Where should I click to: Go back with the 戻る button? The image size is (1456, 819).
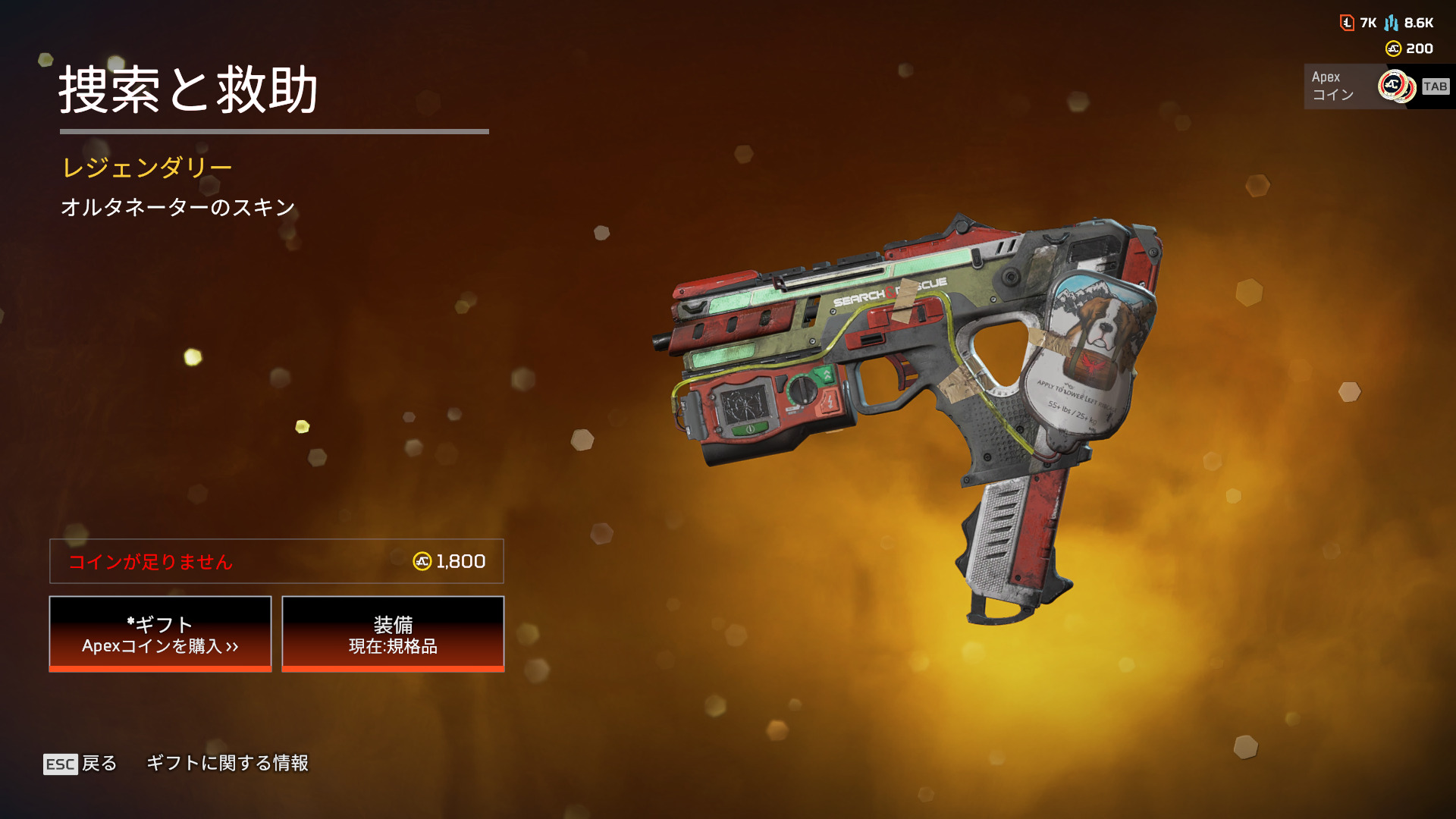(81, 763)
